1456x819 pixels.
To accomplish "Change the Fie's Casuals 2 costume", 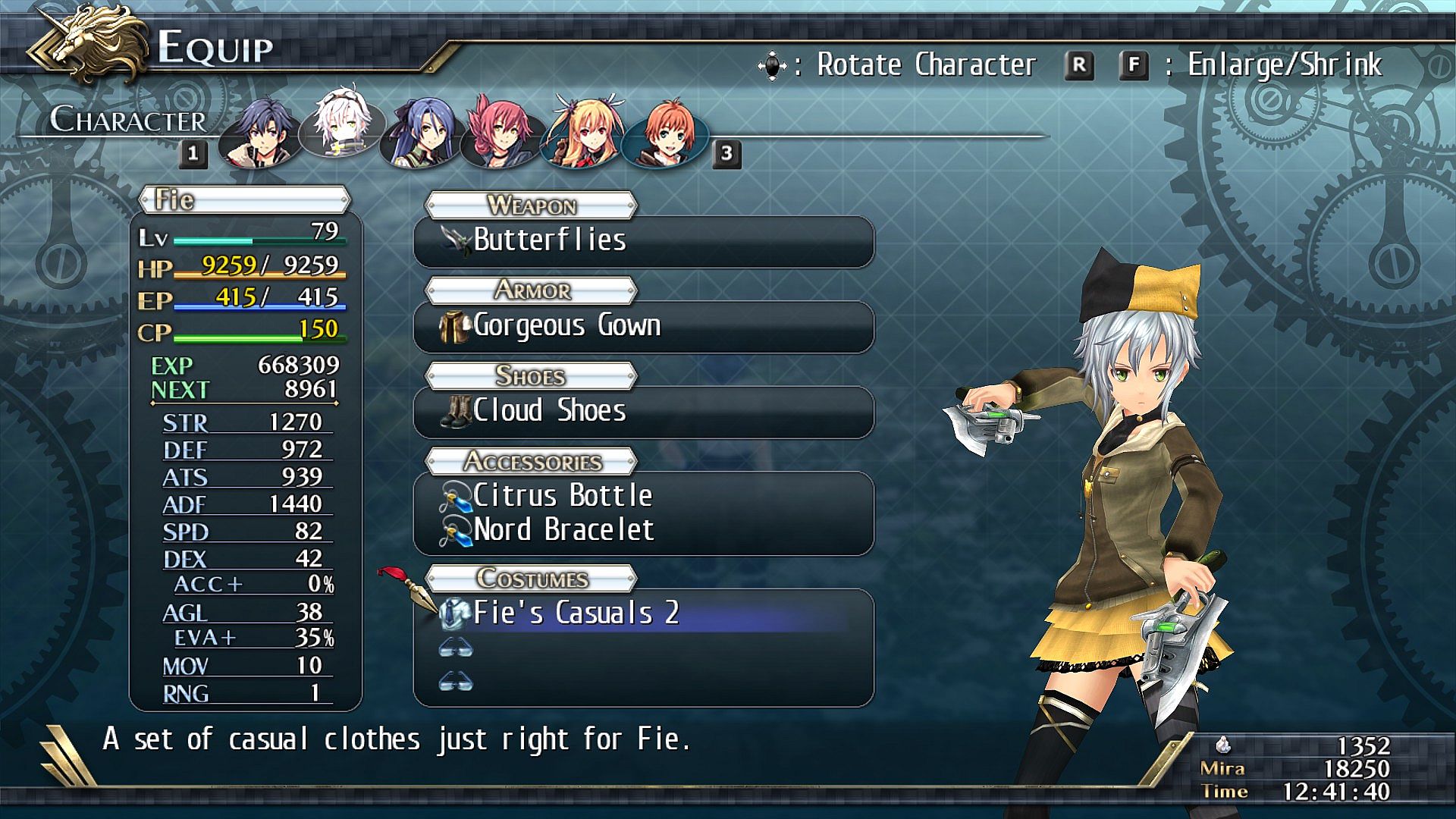I will coord(643,613).
